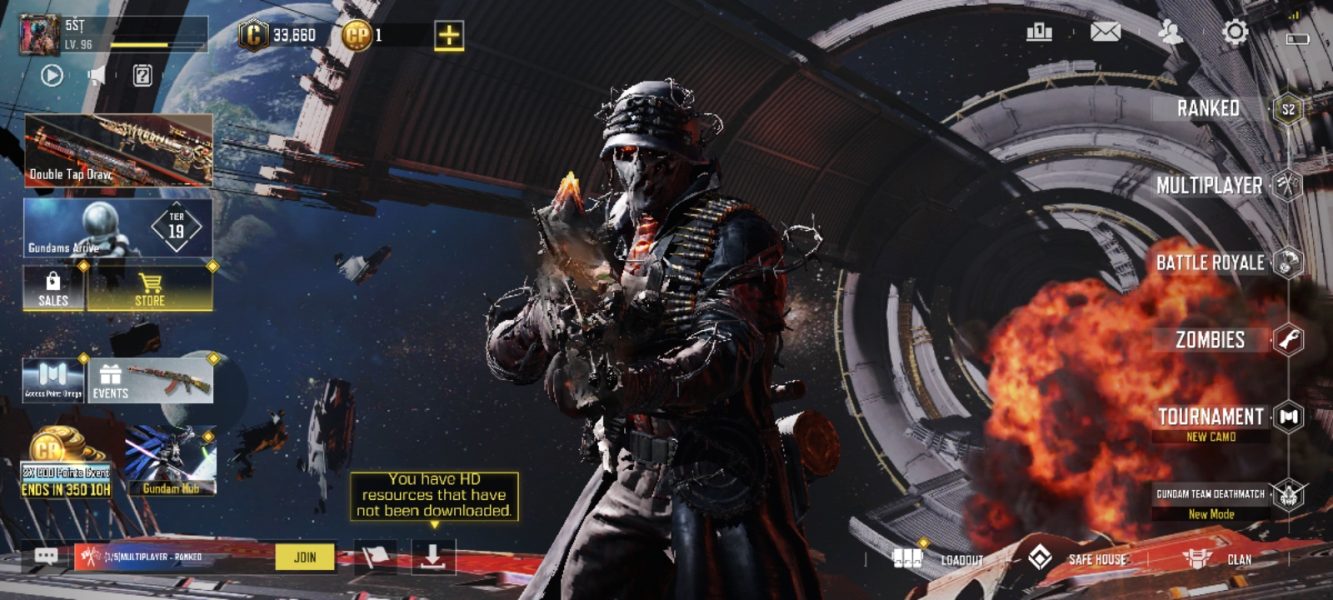Image resolution: width=1333 pixels, height=600 pixels.
Task: Select Gundam Team Deathmatch mode
Action: (x=1211, y=494)
